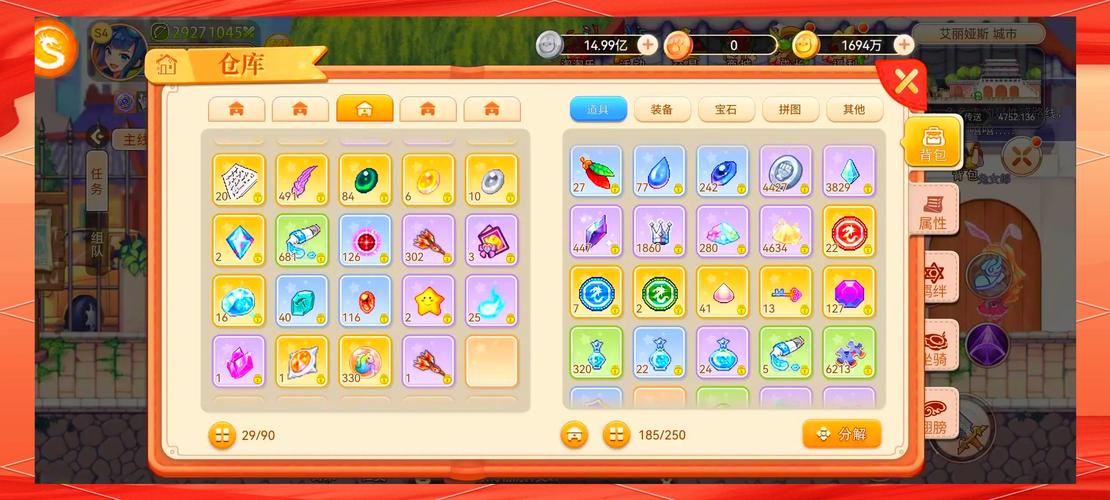Open the 宝石 category tab
This screenshot has width=1110, height=500.
coord(726,110)
